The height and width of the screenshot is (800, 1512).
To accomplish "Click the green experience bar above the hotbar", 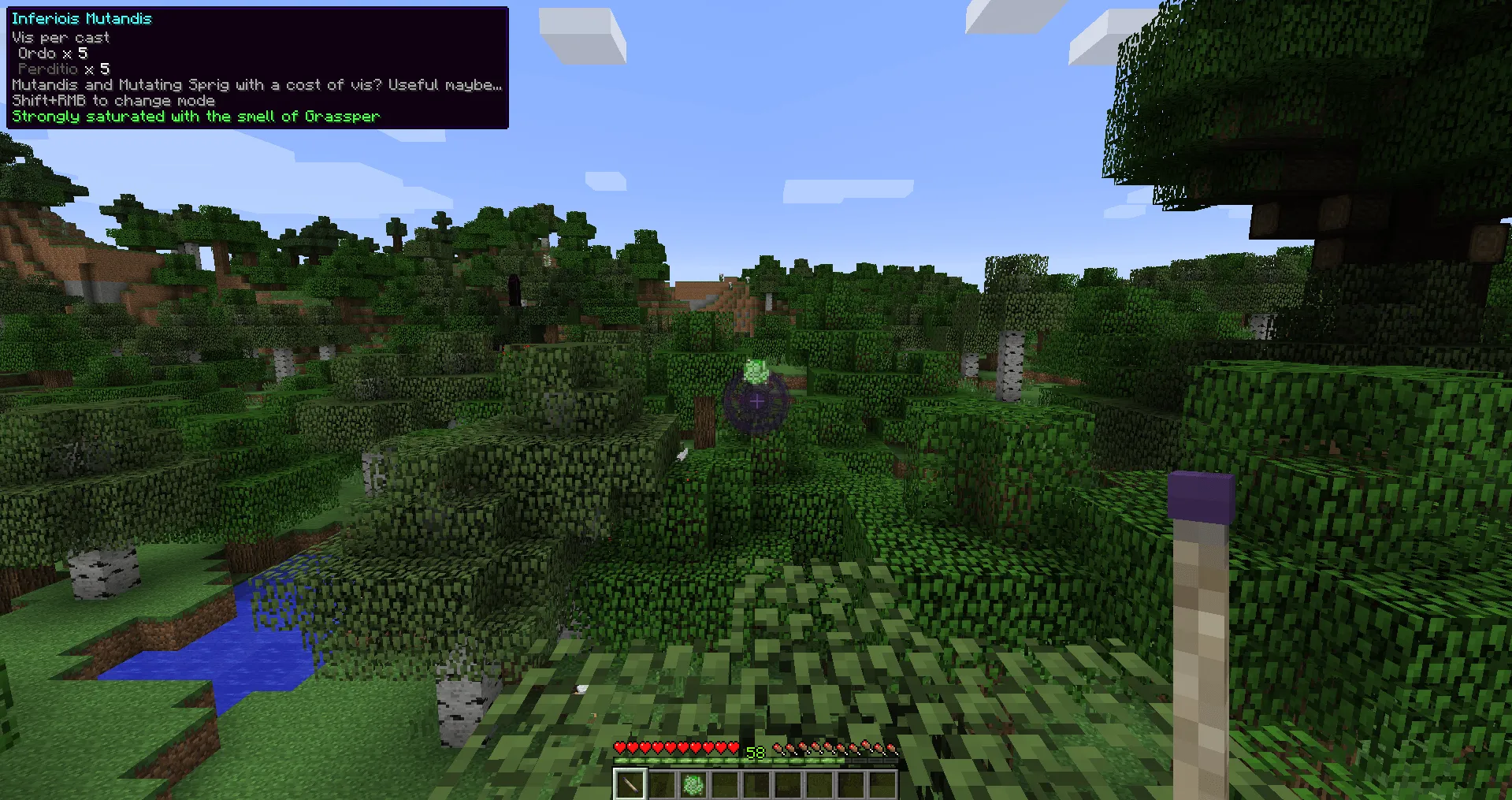I will [755, 762].
